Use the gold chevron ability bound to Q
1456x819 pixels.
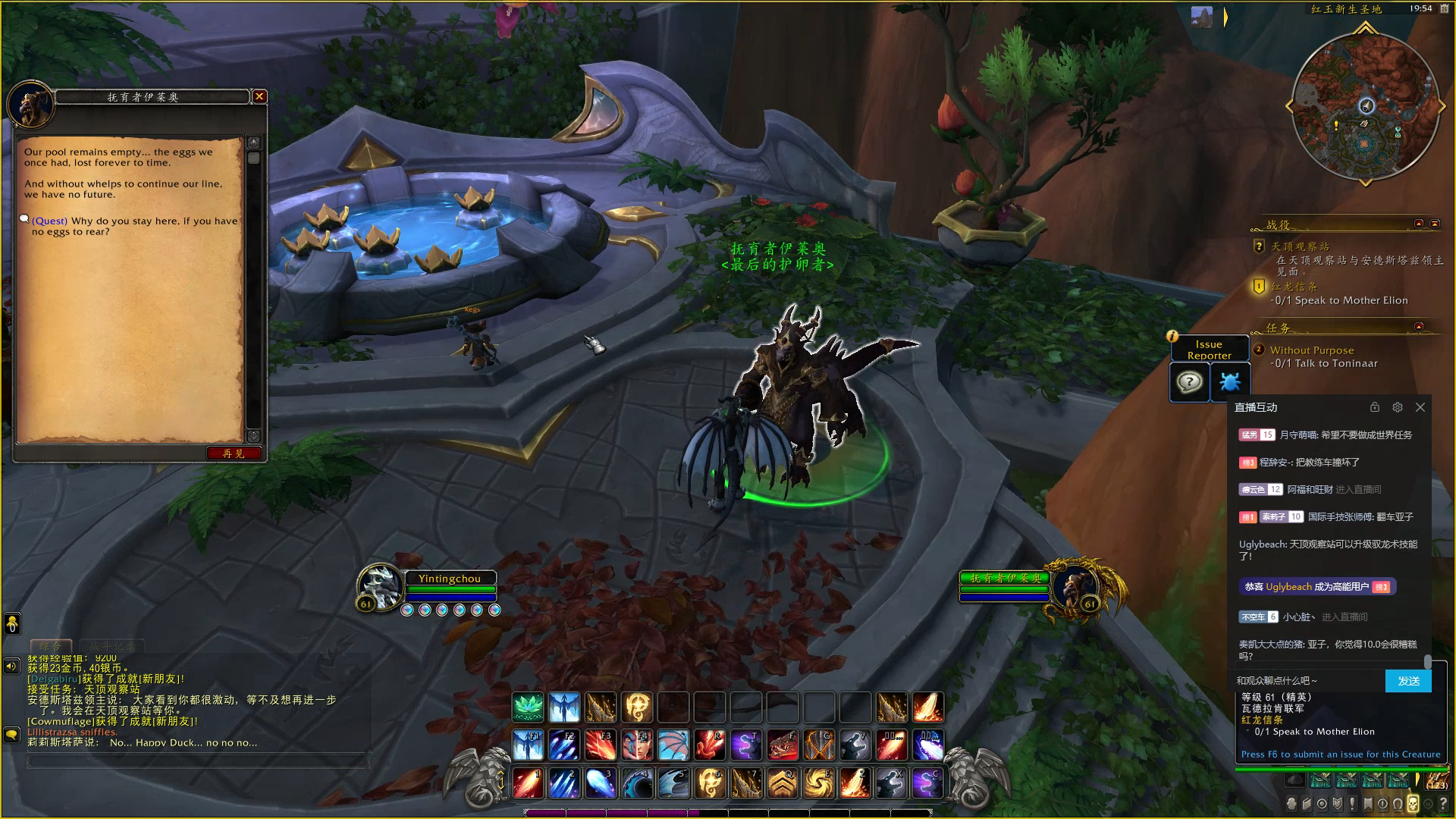point(783,783)
